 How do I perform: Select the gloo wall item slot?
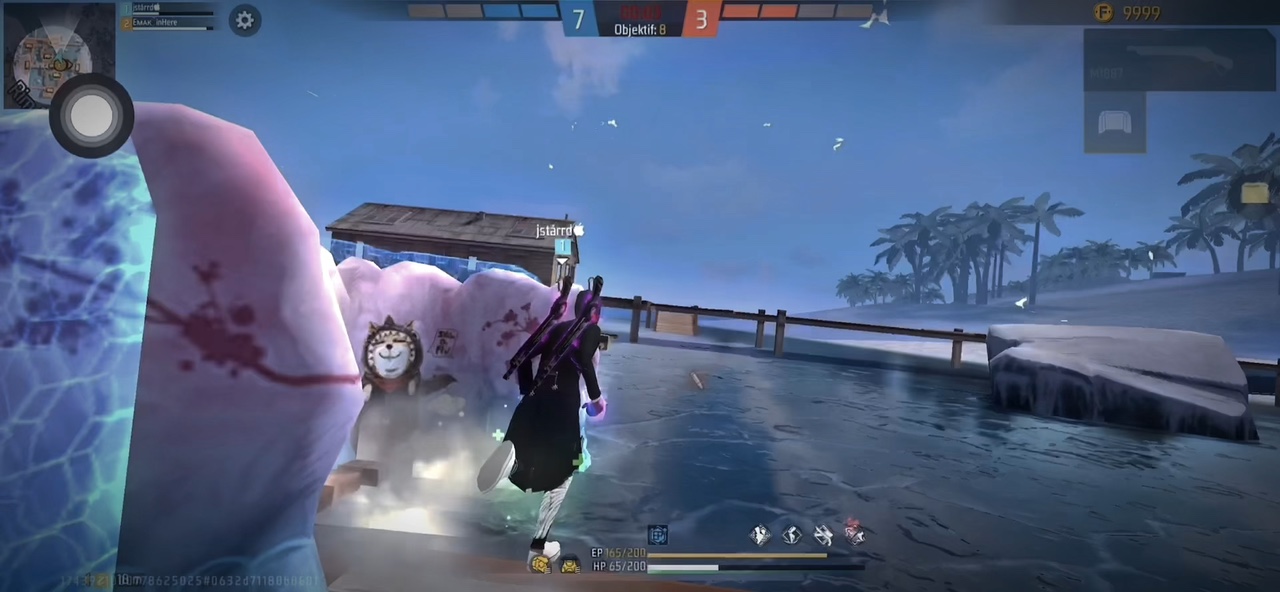coord(1115,124)
